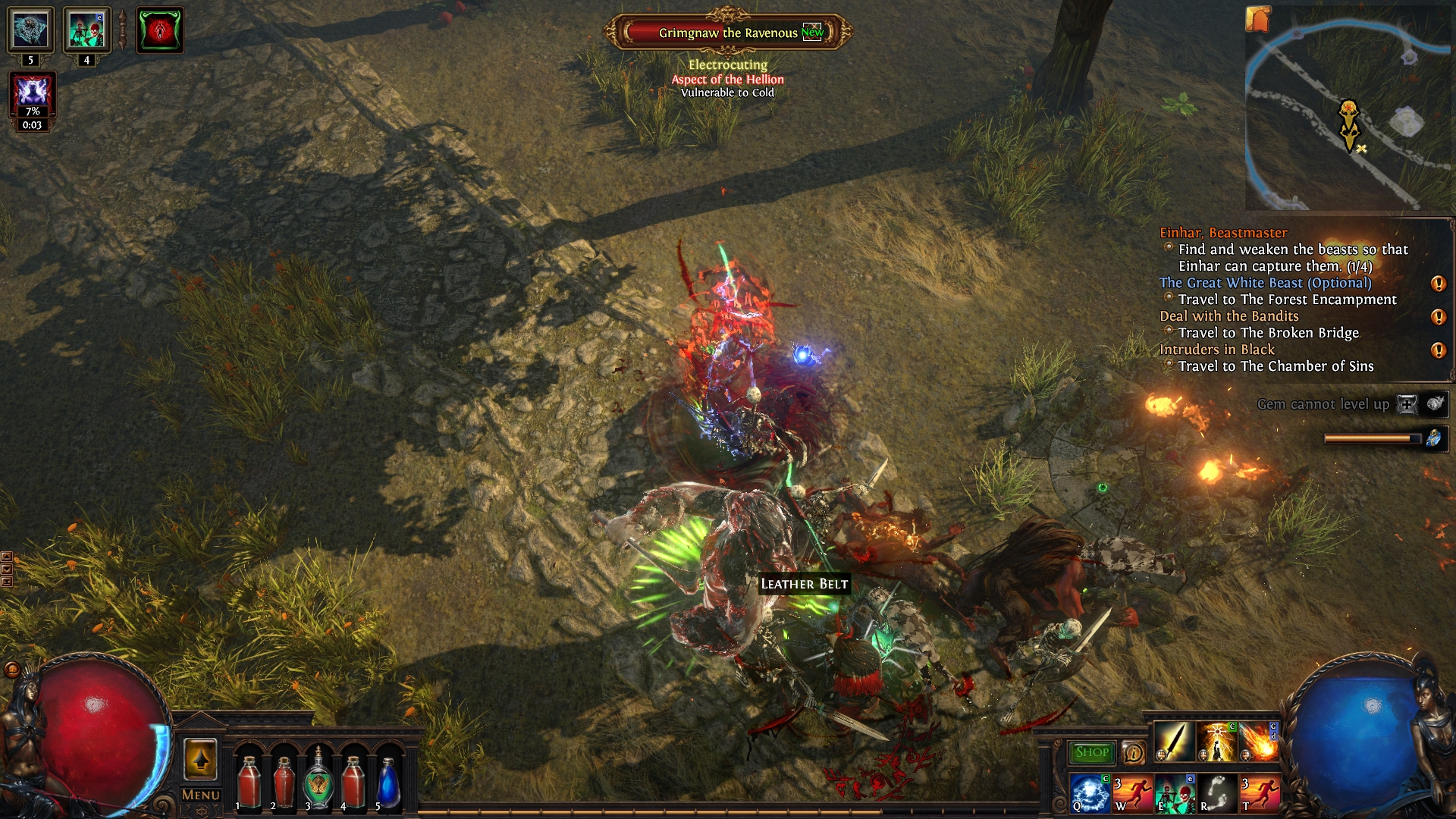Click the passive point arrow above the Menu button
The width and height of the screenshot is (1456, 819).
click(201, 759)
